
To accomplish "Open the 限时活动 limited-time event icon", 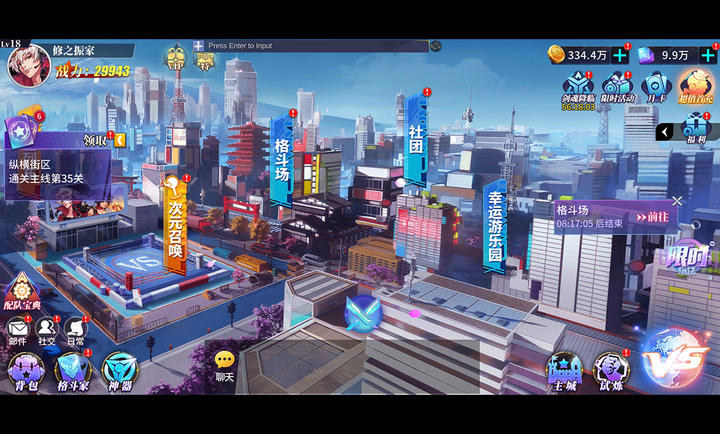I will 617,87.
